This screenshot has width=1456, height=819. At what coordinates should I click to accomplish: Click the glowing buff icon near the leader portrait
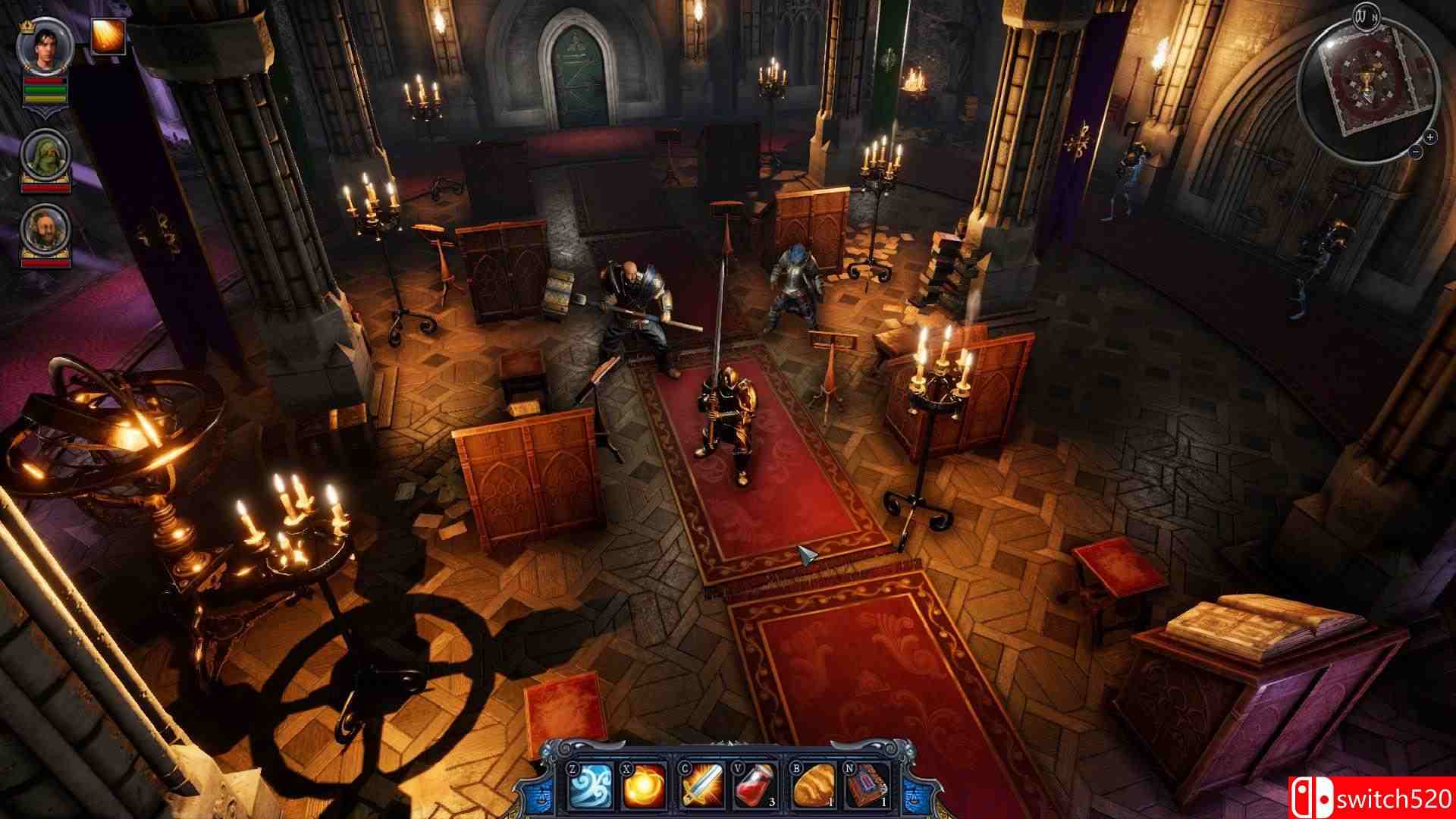(107, 37)
